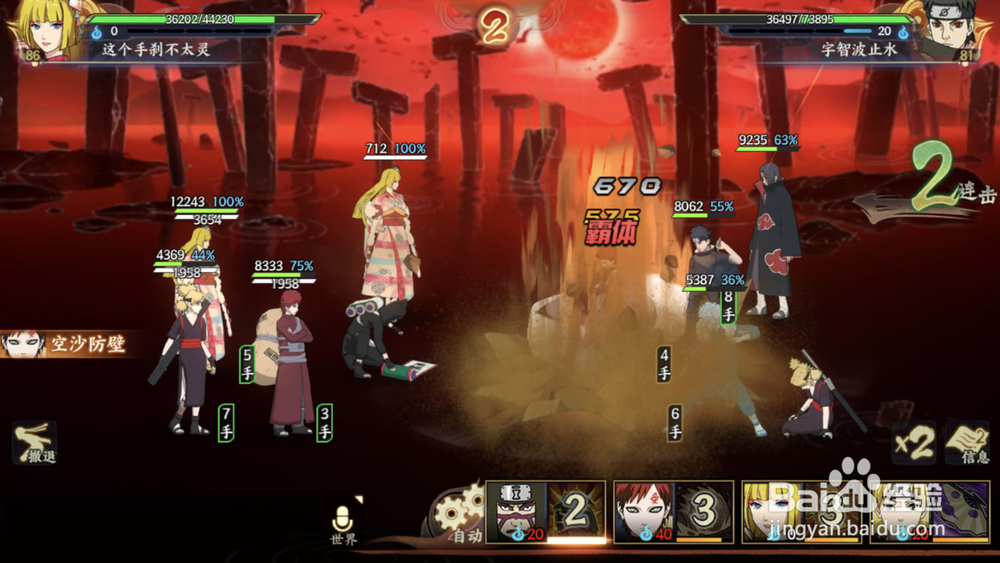Tap the 撤退 retreat button
1000x563 pixels.
click(x=34, y=443)
